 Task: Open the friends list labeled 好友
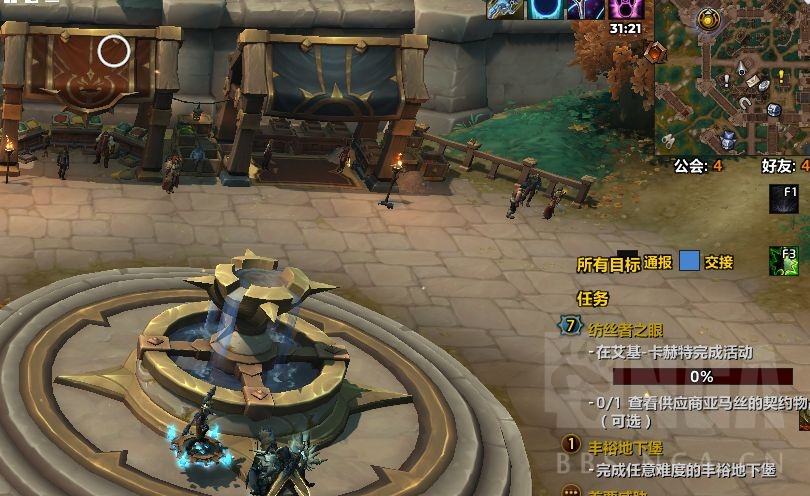click(784, 166)
